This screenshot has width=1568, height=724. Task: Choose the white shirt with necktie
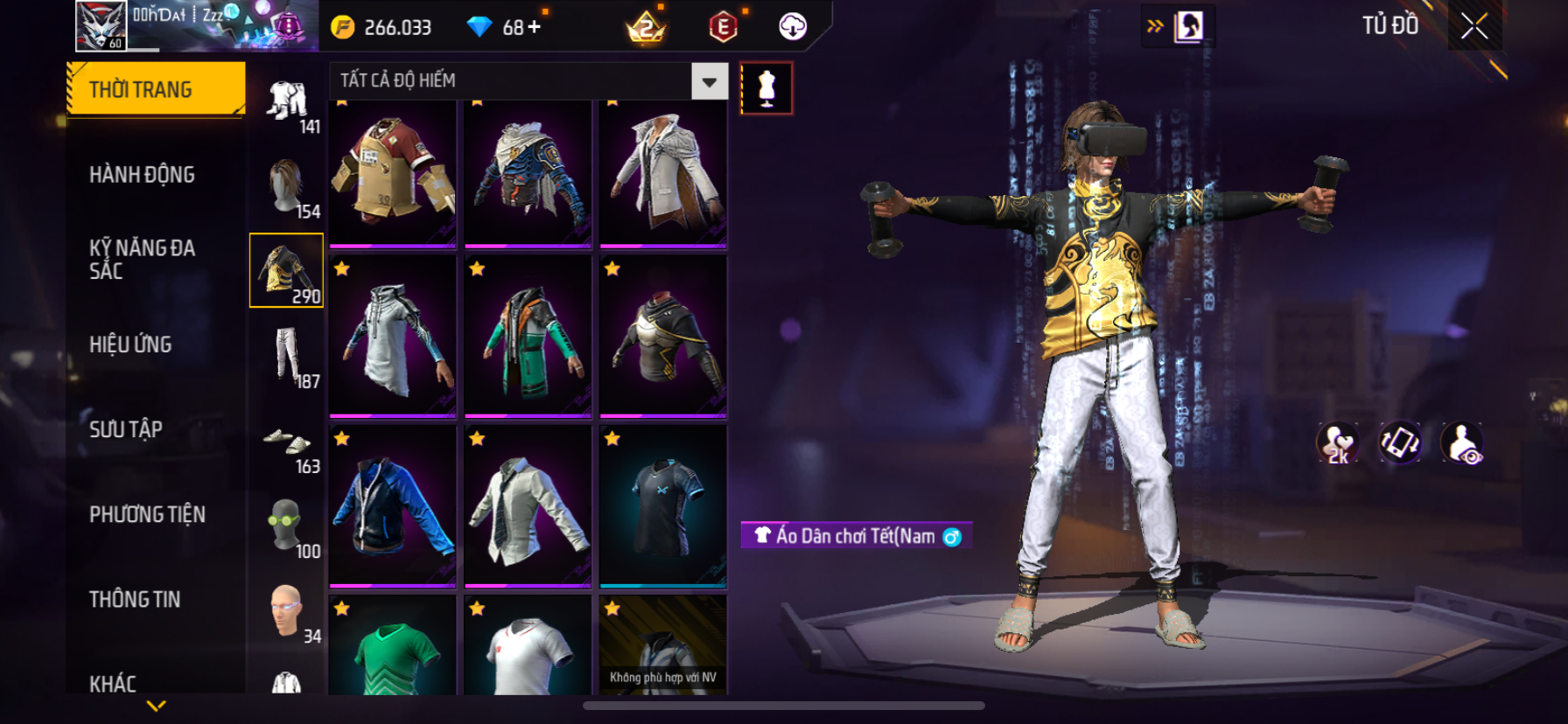(528, 505)
